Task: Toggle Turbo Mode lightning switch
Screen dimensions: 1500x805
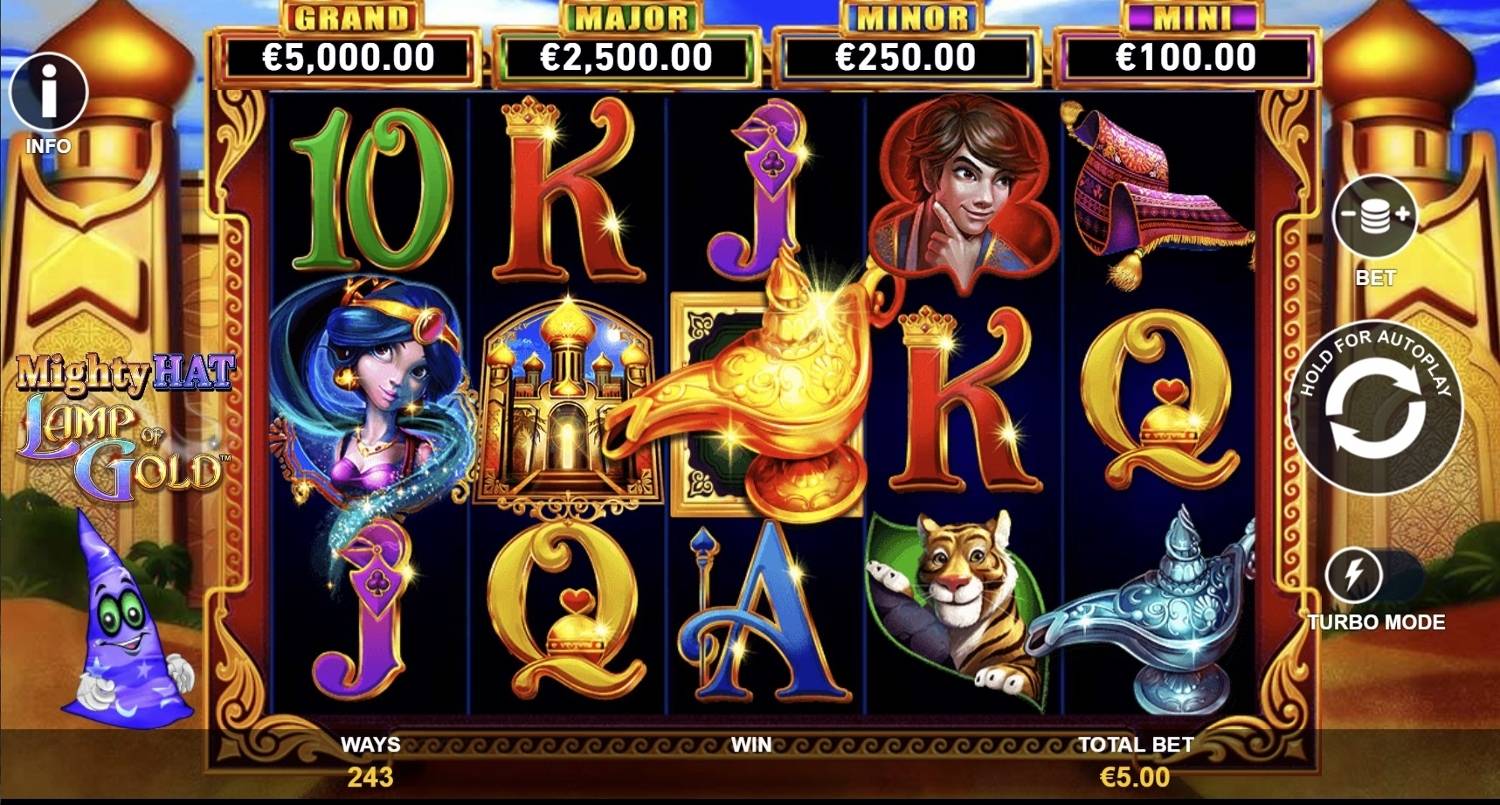Action: coord(1355,576)
